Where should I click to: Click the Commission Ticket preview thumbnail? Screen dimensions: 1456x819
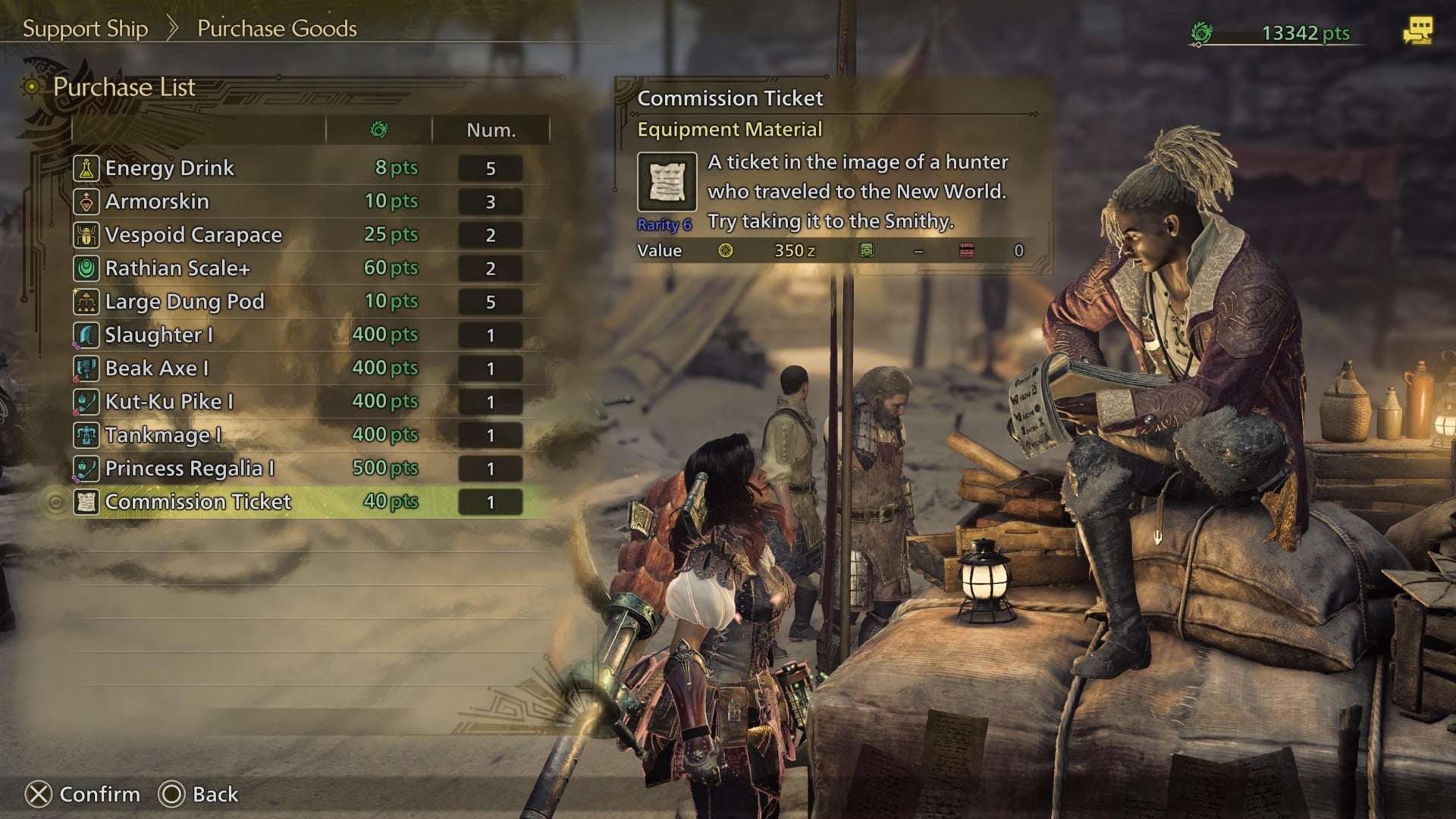[x=666, y=182]
